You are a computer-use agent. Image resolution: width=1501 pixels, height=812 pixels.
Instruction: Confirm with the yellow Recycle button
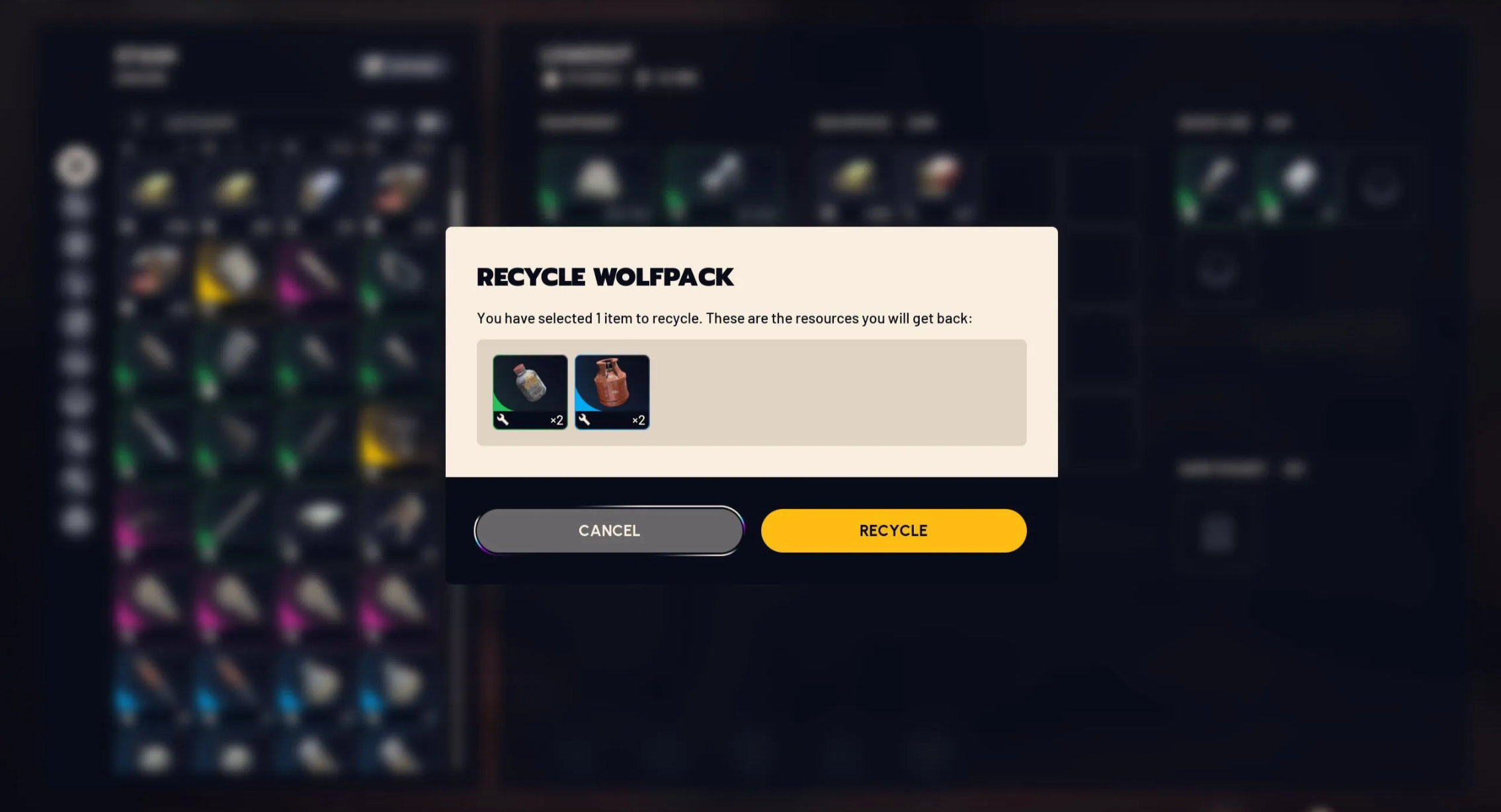click(893, 530)
